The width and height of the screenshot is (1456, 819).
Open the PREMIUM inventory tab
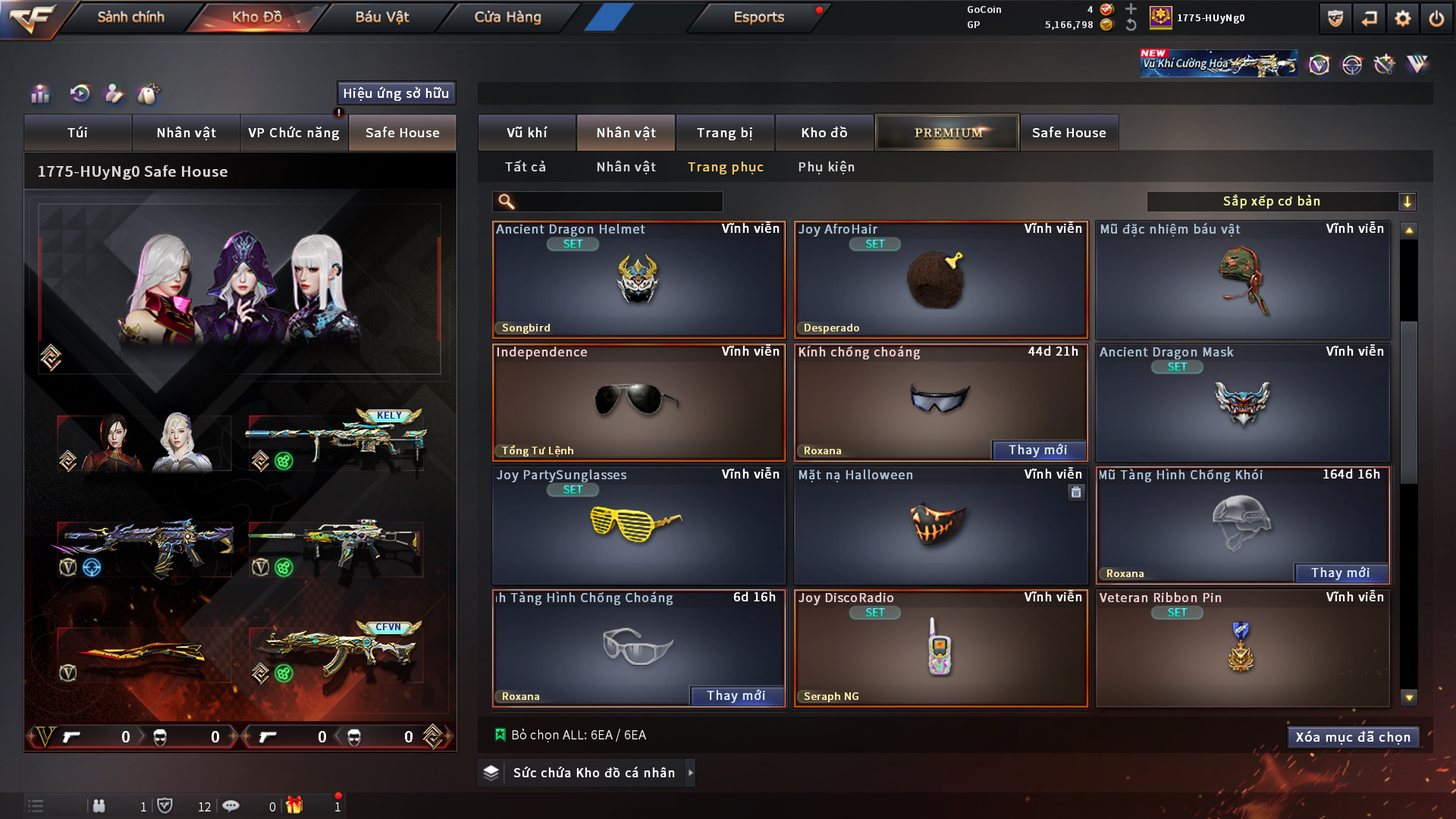pos(947,133)
